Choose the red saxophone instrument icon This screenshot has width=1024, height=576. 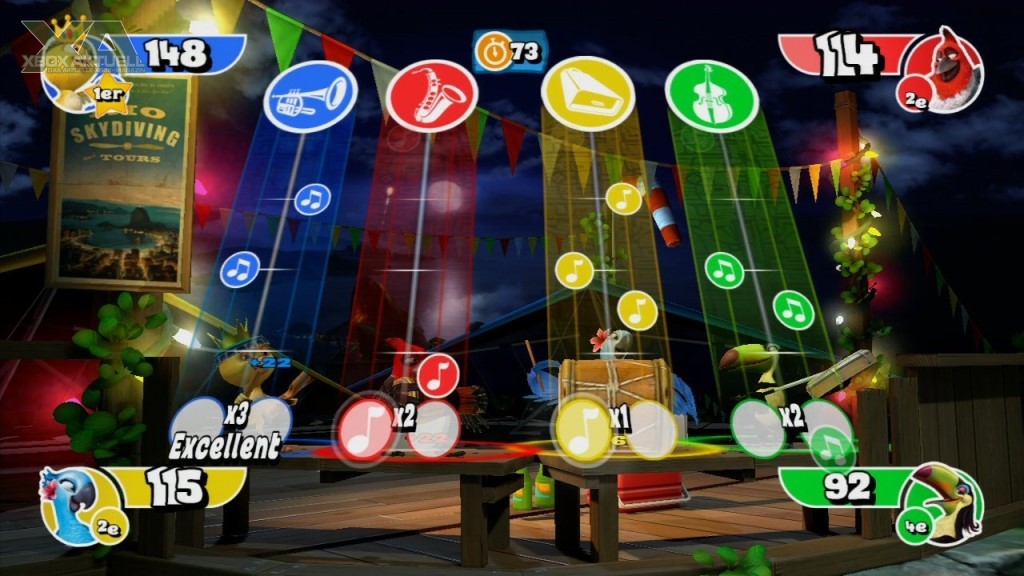432,95
